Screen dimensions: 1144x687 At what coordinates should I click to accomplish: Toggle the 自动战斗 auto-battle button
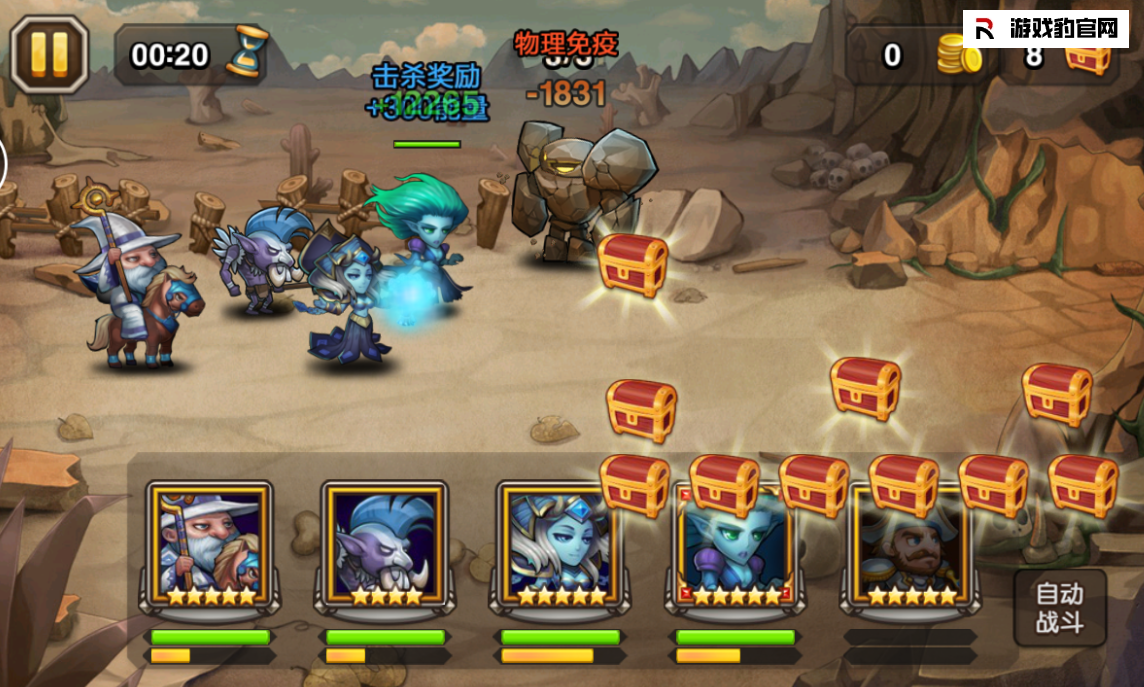1059,609
